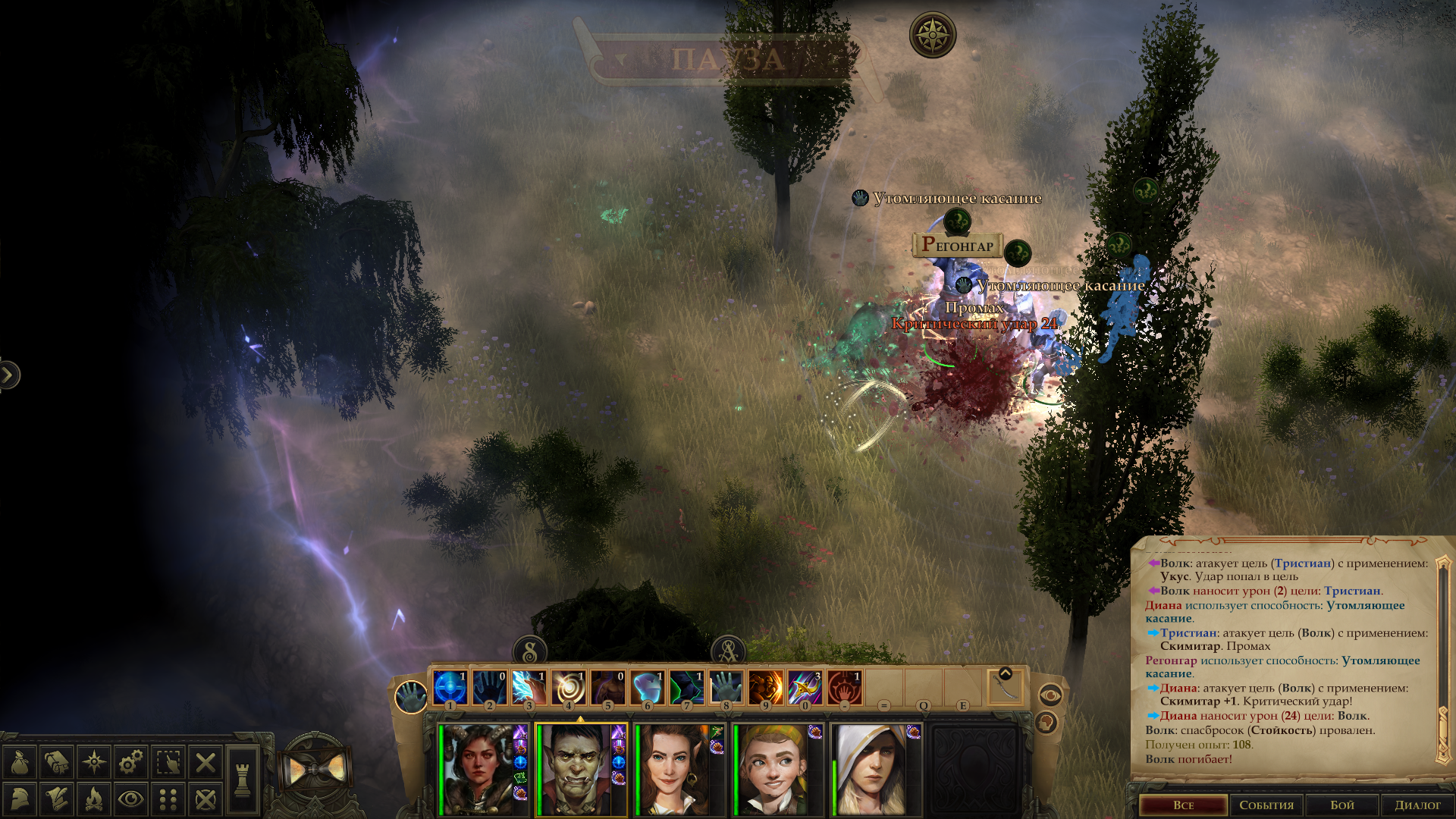
Task: Open the character helmet sheet
Action: click(20, 799)
